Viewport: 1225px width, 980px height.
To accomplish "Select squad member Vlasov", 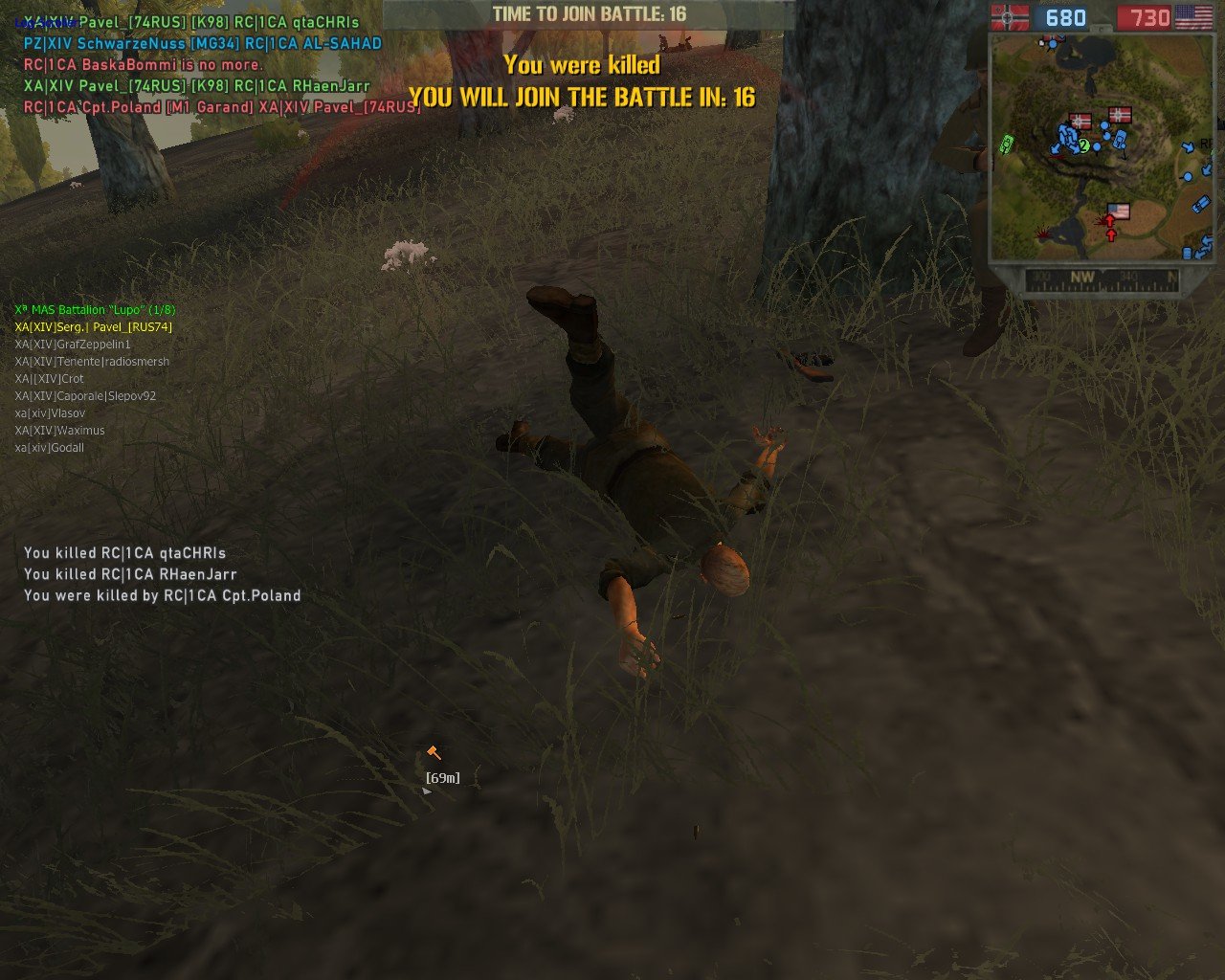I will coord(50,413).
